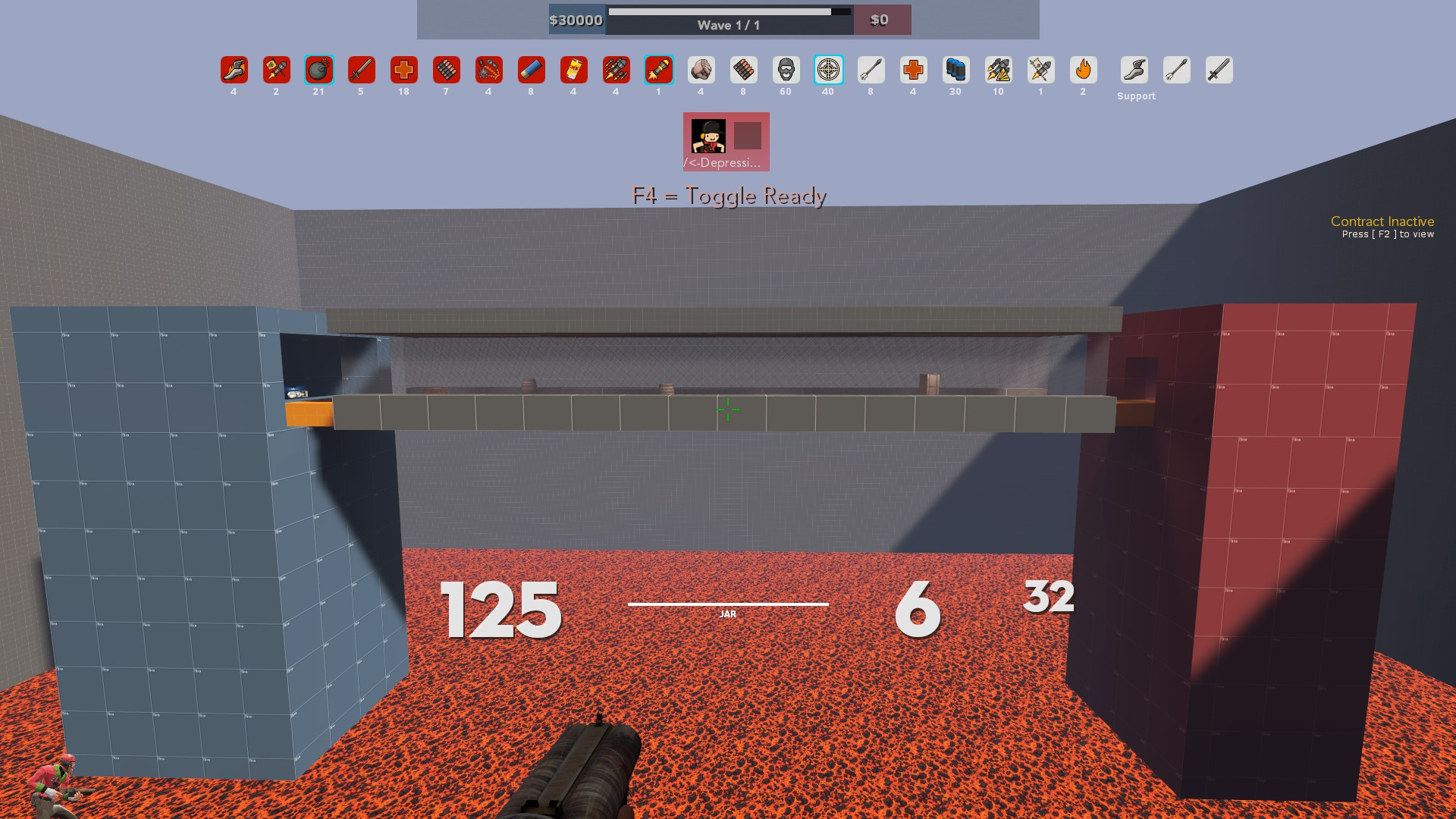Click the $30000 credits display
The height and width of the screenshot is (819, 1456).
point(576,20)
